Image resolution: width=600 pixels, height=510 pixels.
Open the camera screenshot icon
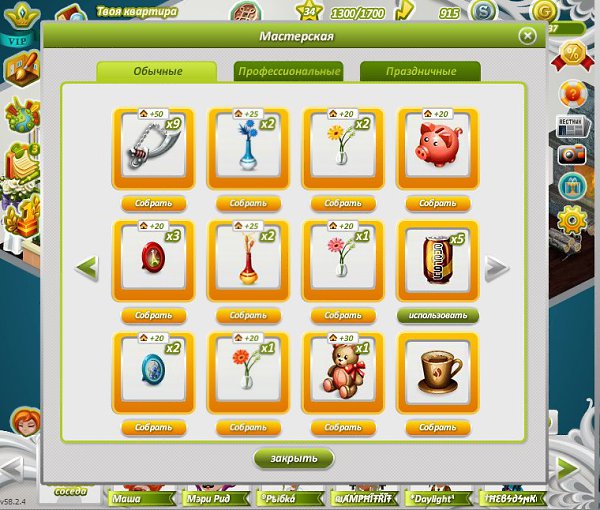(573, 155)
